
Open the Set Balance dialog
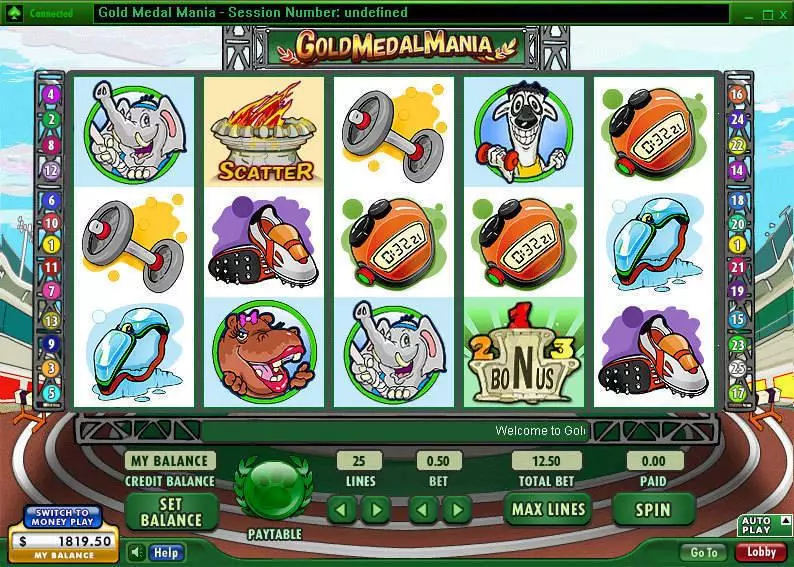pyautogui.click(x=171, y=512)
